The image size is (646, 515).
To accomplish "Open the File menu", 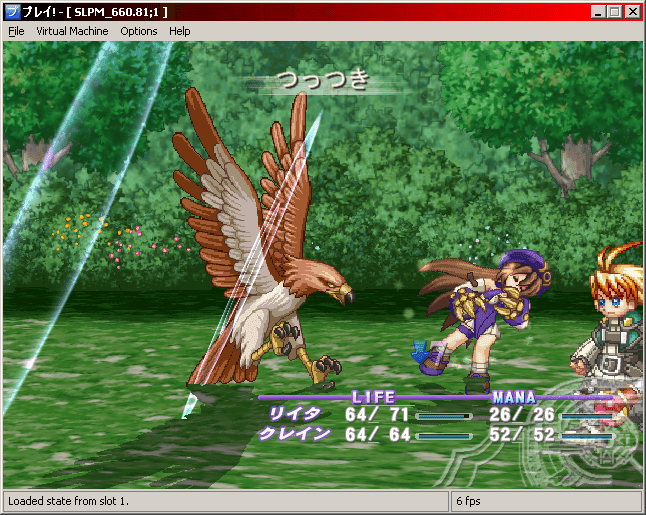I will [x=16, y=31].
